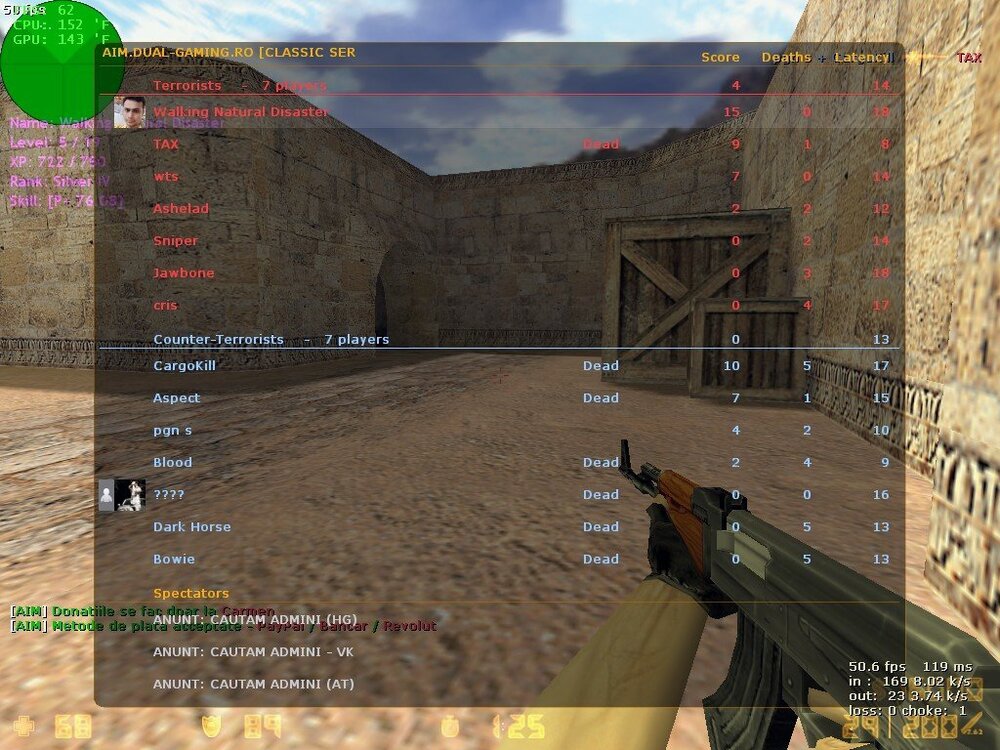Select the Dark Horse player row
This screenshot has width=1000, height=750.
click(192, 527)
